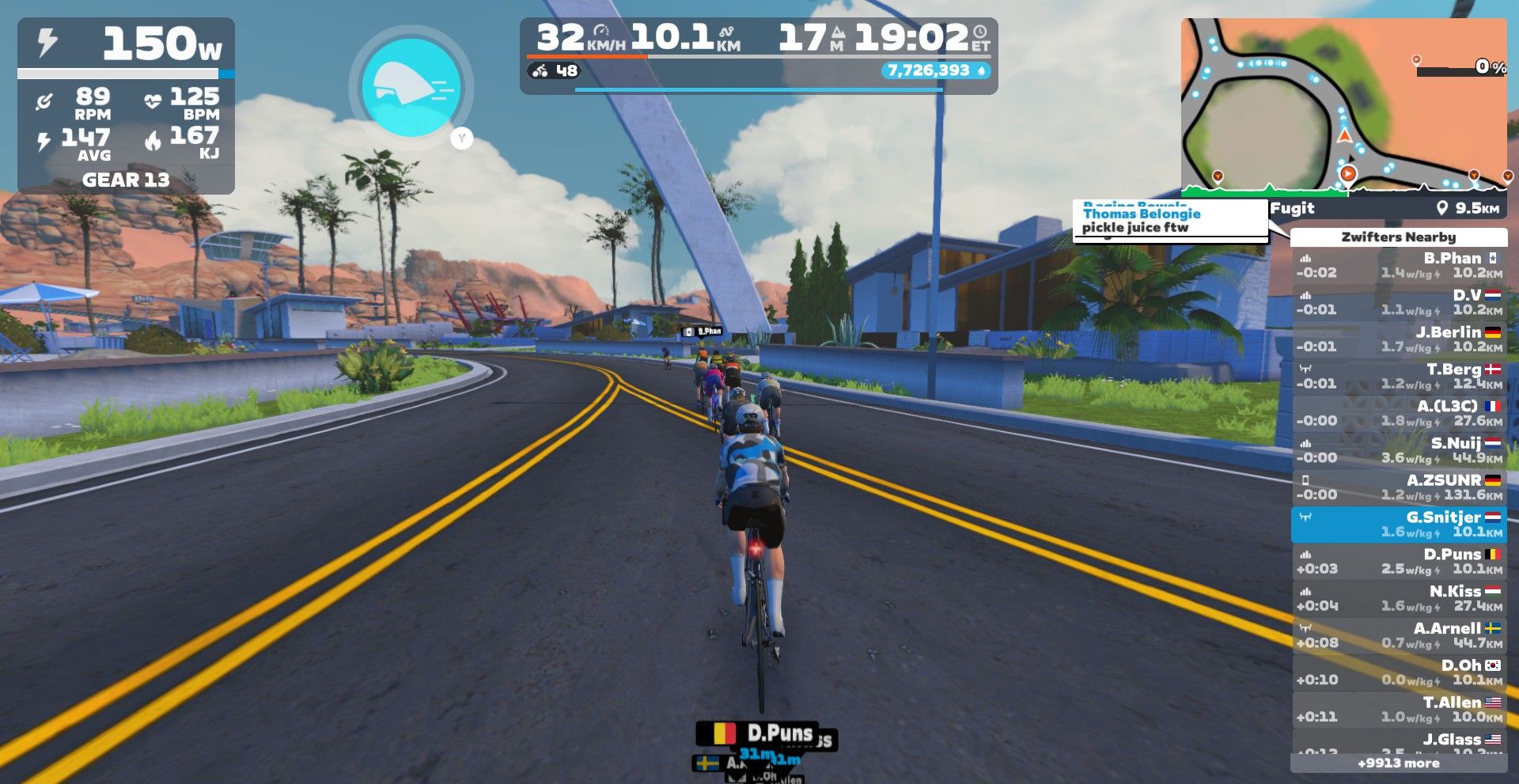The width and height of the screenshot is (1519, 784).
Task: Open Thomas Belongie's chat message
Action: 1169,221
